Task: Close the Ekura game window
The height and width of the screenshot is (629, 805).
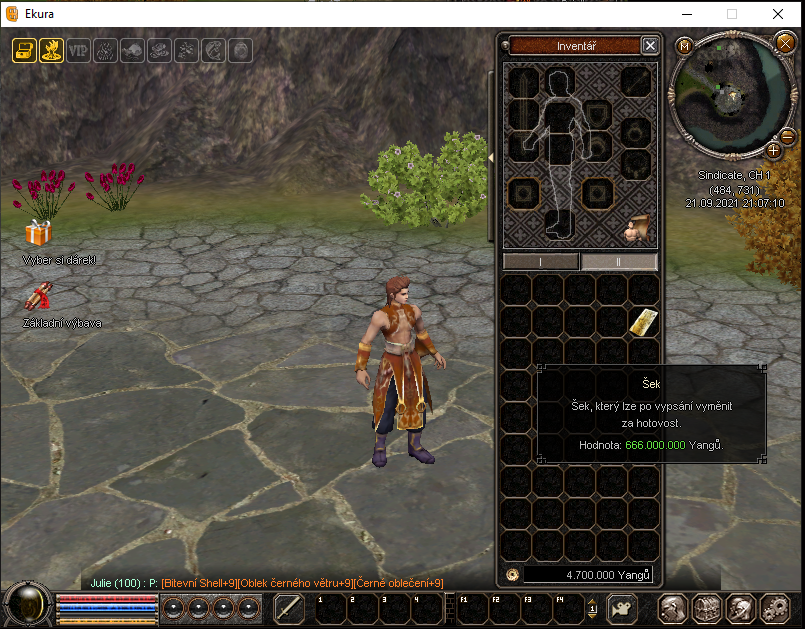Action: [778, 15]
